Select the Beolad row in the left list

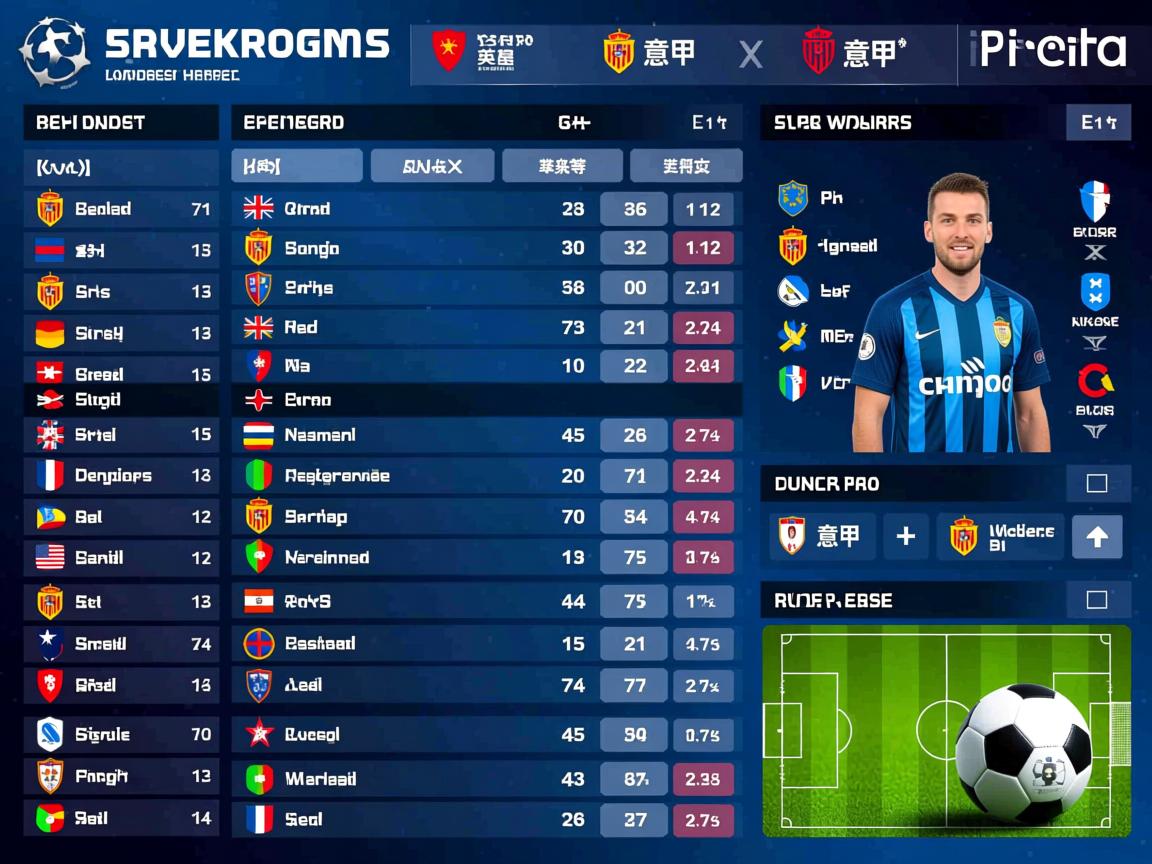(x=121, y=209)
